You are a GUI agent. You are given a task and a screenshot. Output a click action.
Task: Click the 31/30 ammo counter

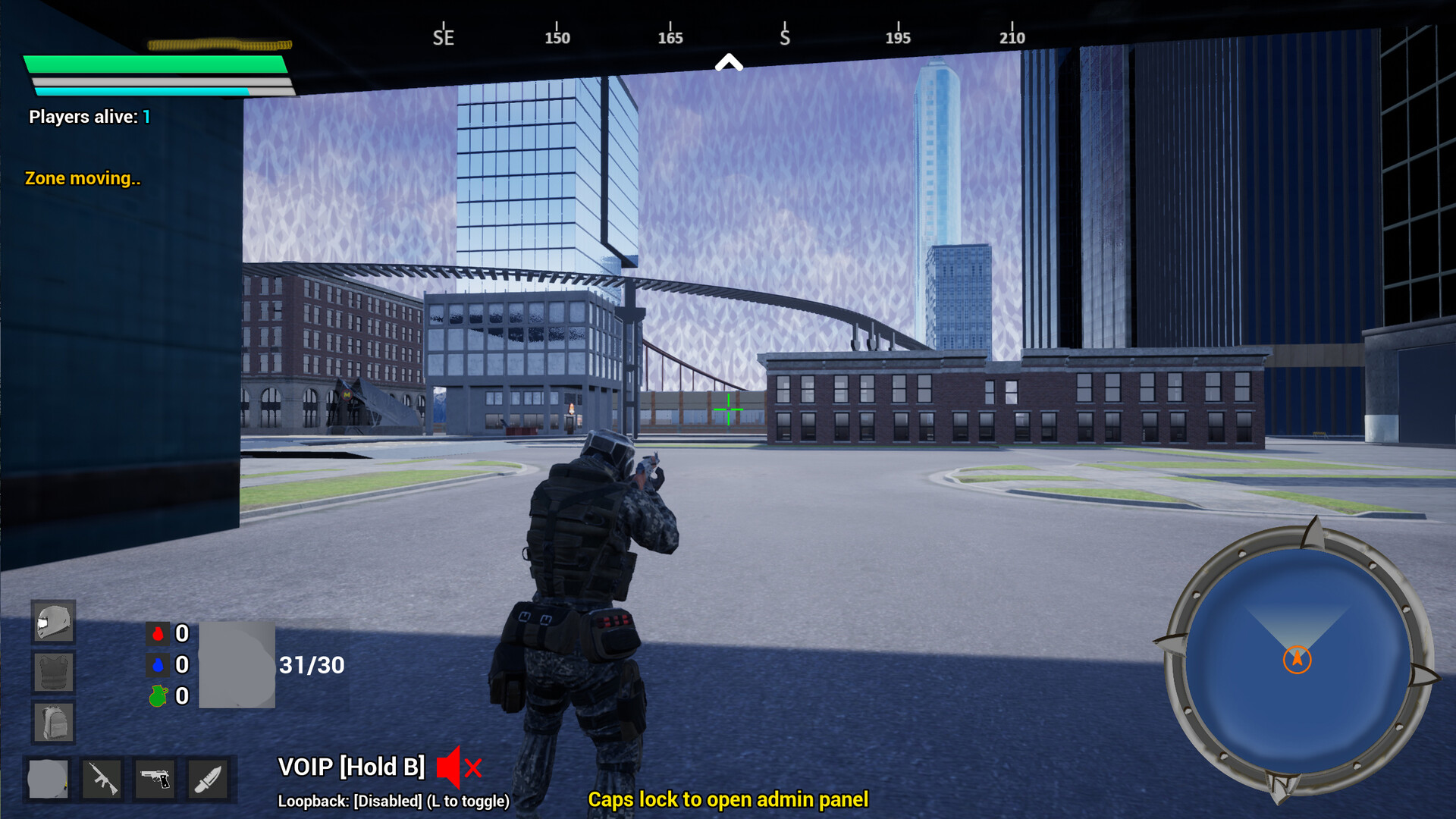tap(311, 666)
